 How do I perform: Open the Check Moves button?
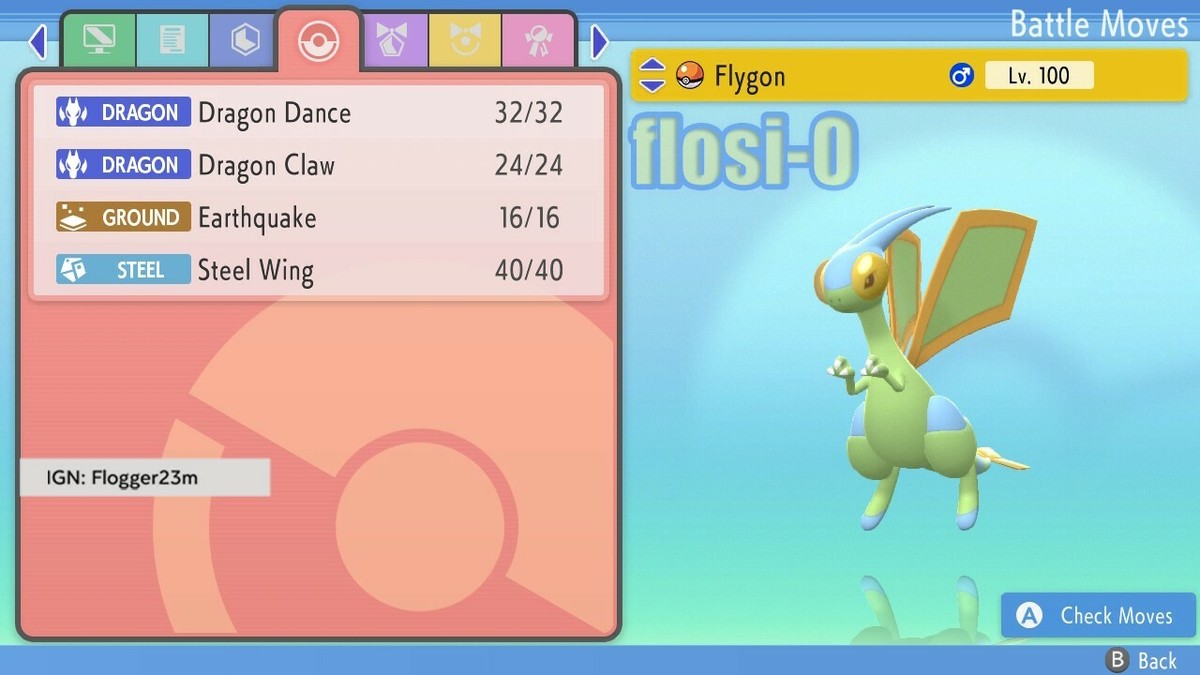click(1098, 616)
